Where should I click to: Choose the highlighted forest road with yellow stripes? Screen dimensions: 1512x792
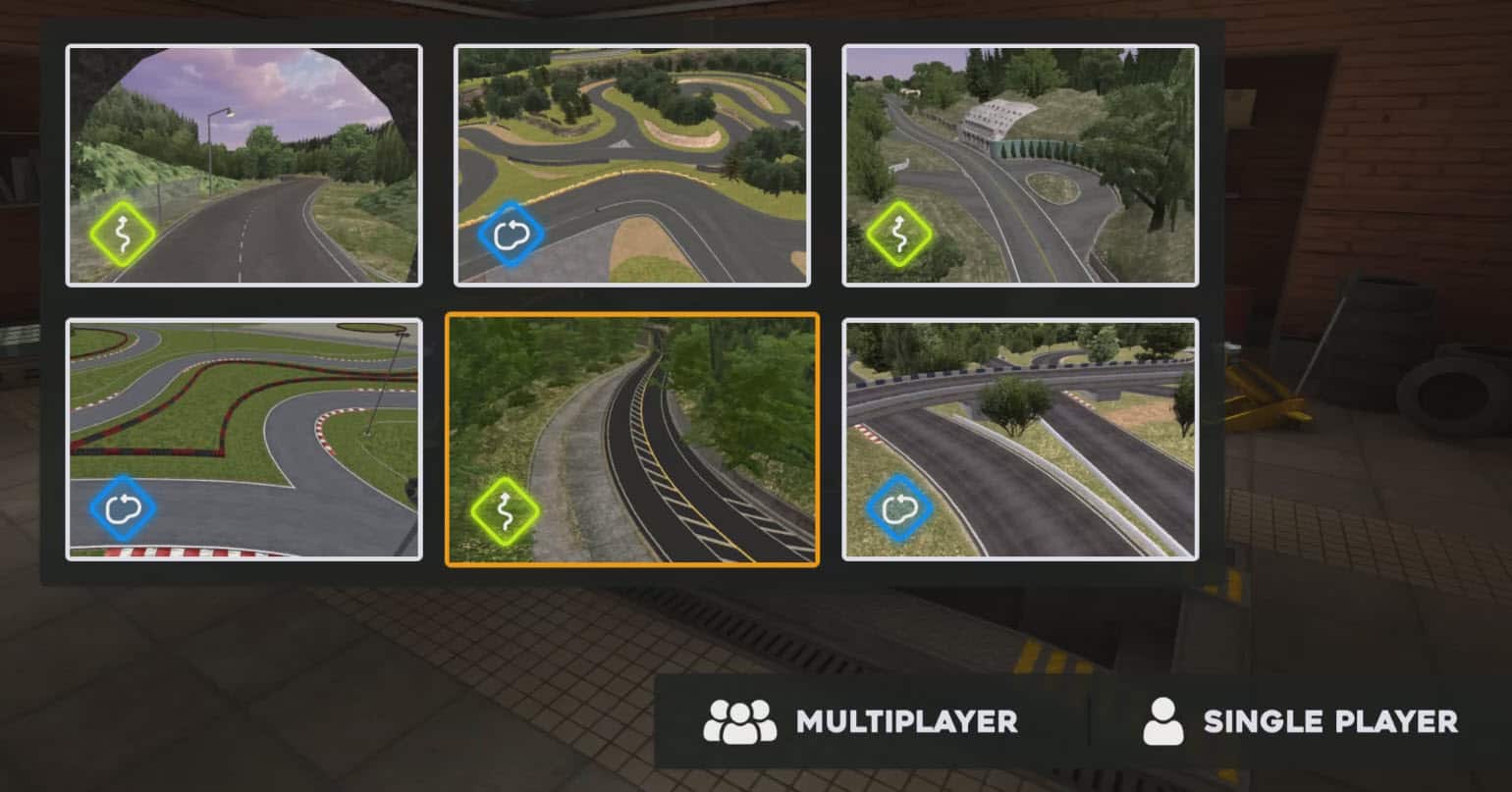coord(631,439)
